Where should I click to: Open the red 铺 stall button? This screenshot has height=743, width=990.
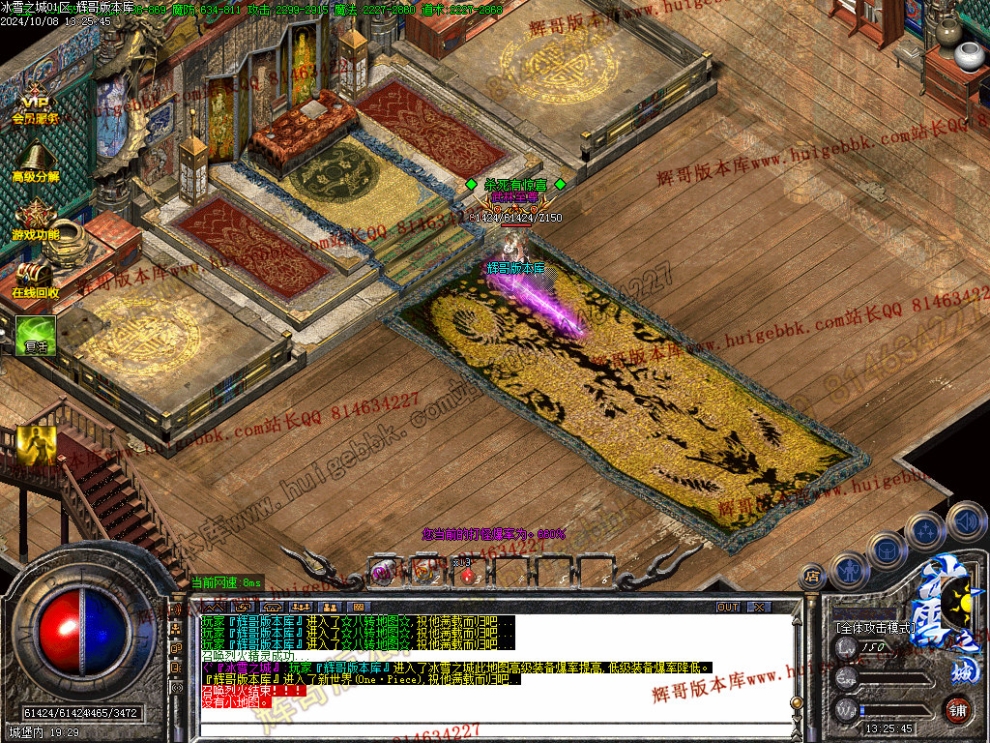click(958, 710)
